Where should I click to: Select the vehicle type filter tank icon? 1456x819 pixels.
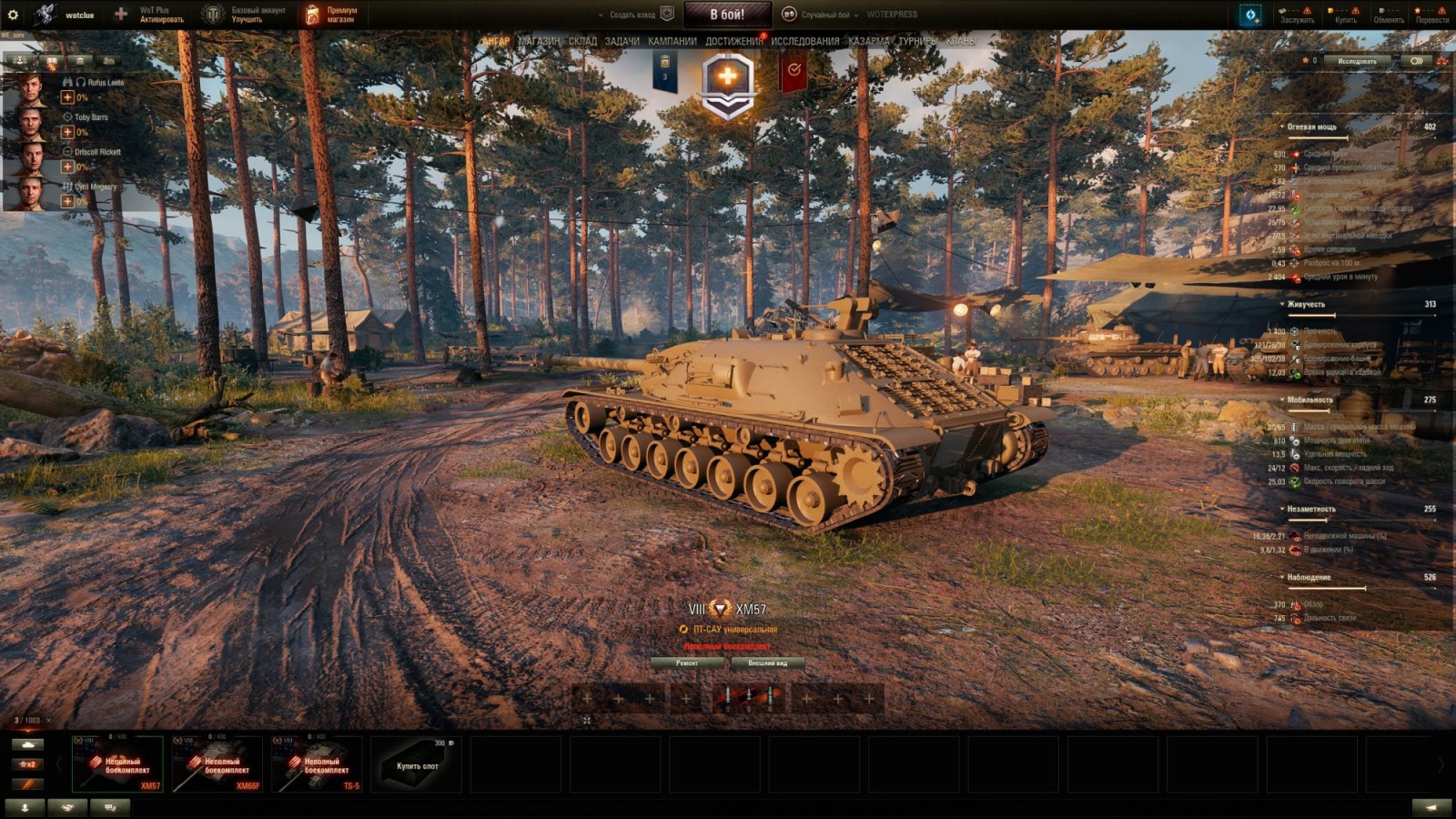coord(28,744)
